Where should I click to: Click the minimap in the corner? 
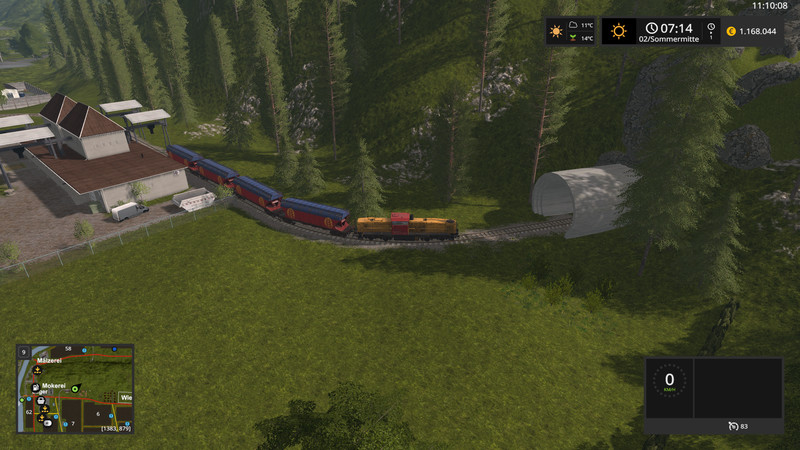(75, 389)
